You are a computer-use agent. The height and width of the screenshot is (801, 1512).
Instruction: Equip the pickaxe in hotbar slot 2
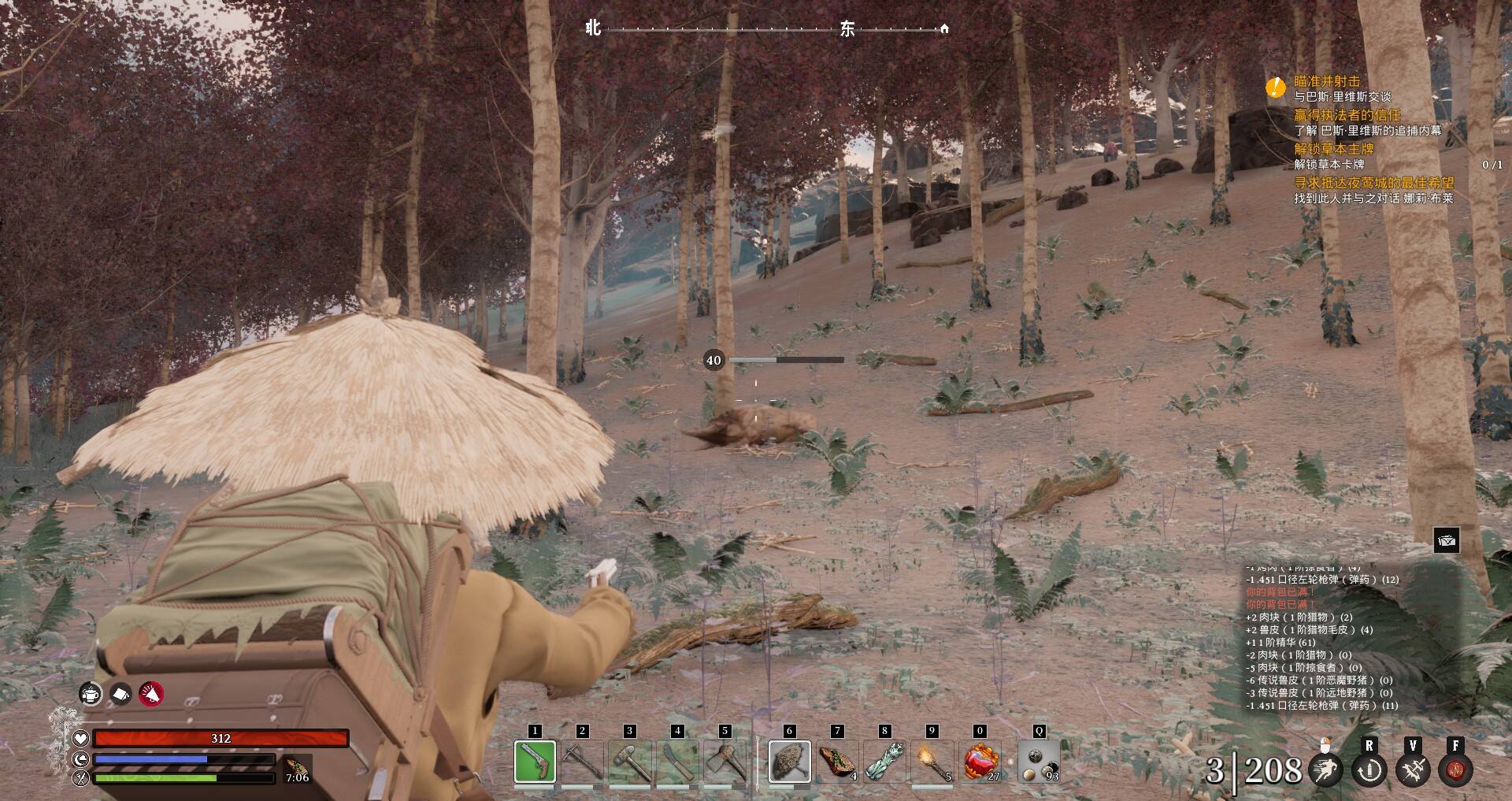coord(583,762)
